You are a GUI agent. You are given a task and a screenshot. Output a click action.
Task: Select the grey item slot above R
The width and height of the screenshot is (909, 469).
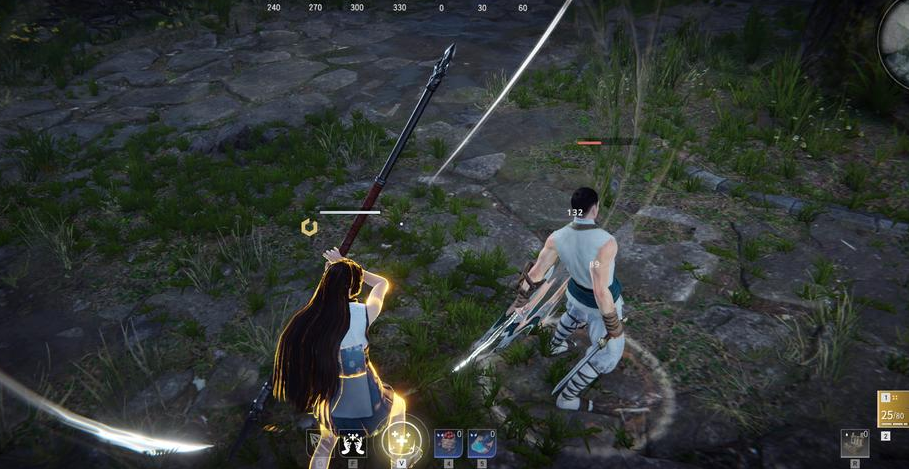click(854, 442)
